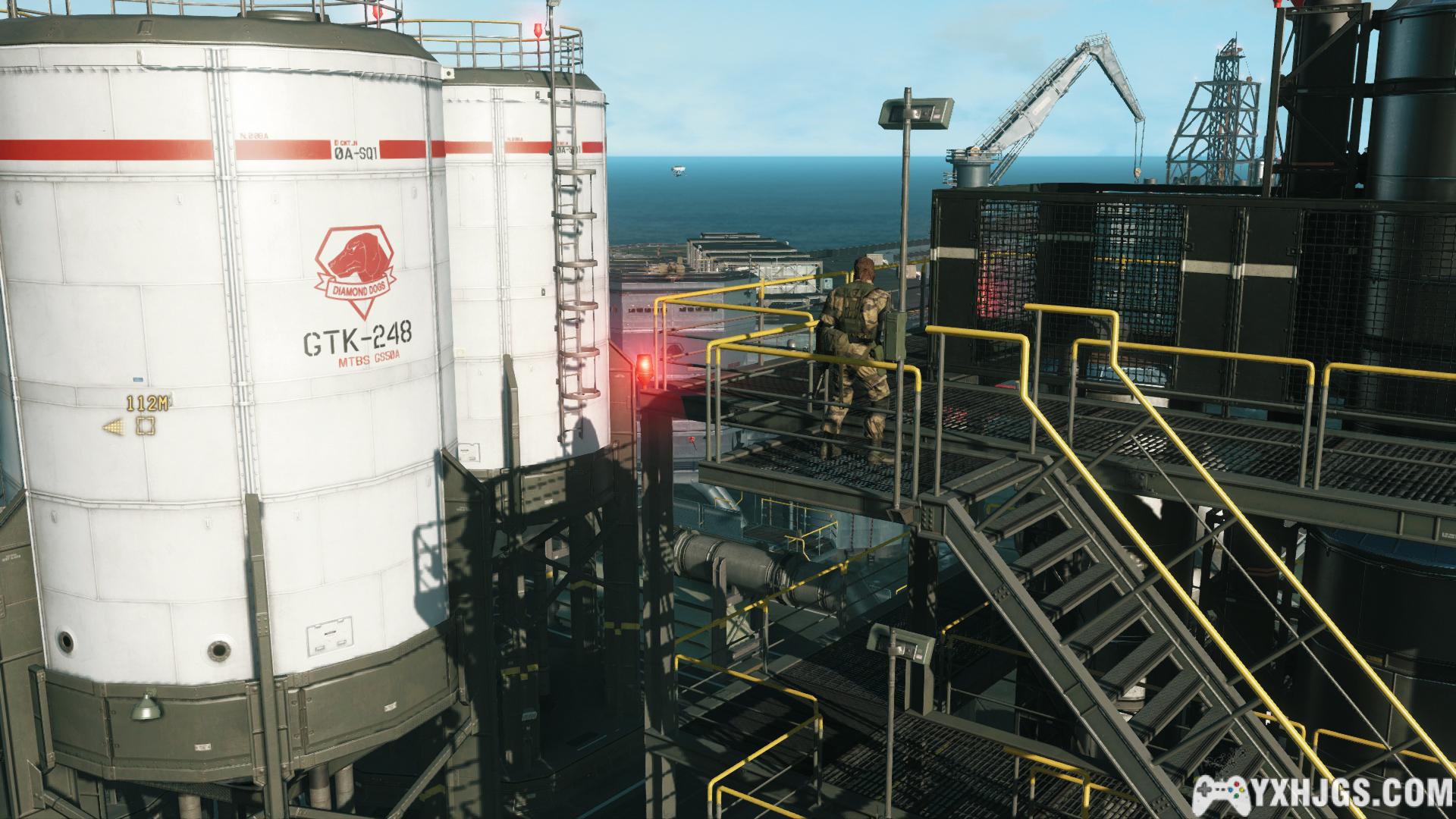The image size is (1456, 819).
Task: Select the square objective waypoint marker
Action: coord(145,426)
